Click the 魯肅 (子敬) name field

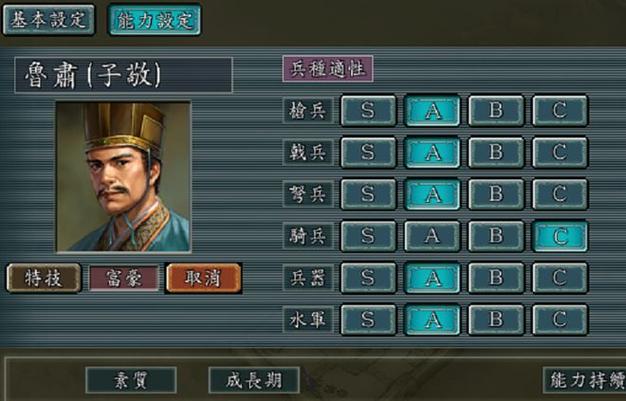point(123,75)
